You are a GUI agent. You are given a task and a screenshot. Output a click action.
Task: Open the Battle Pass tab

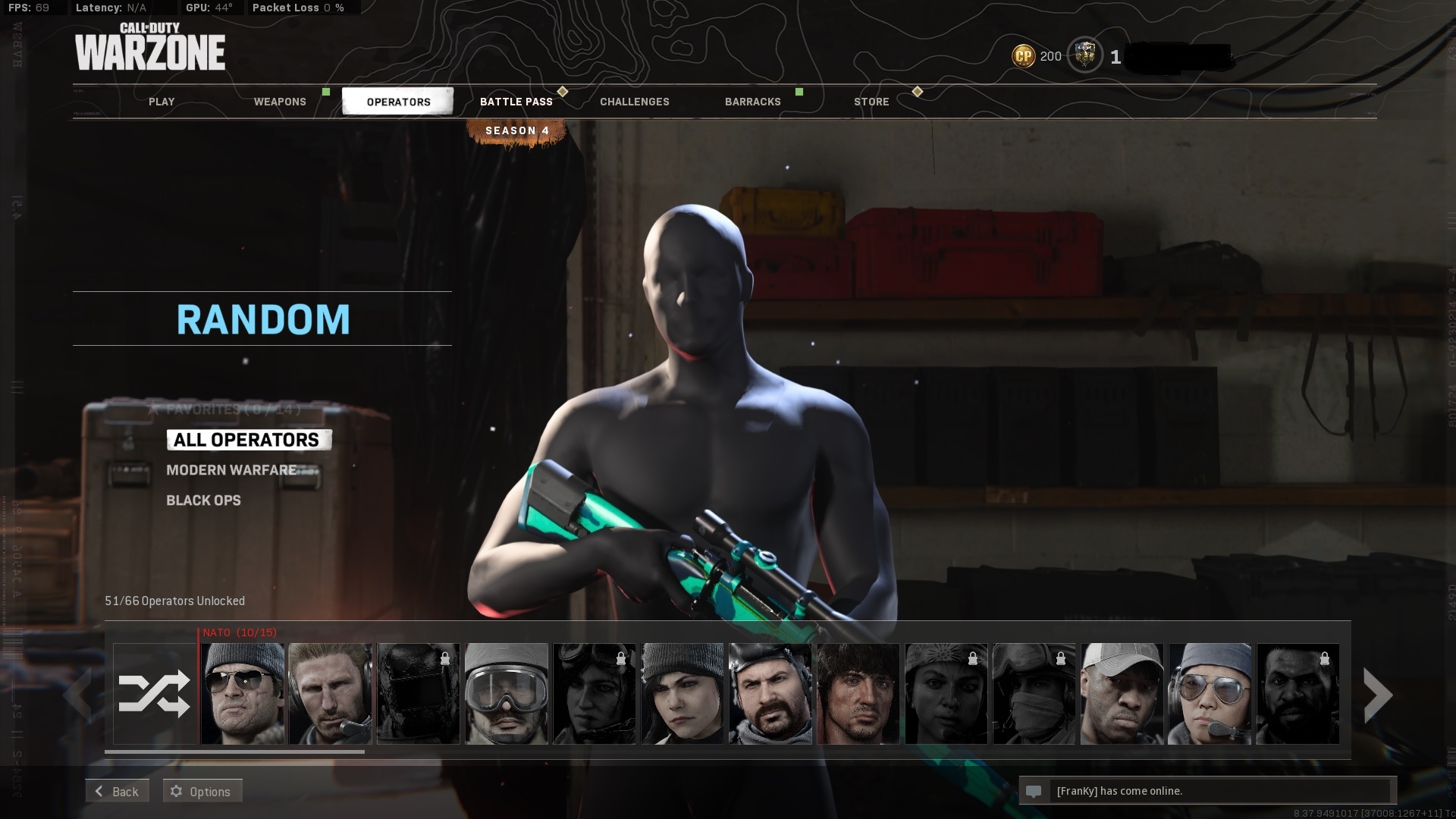516,102
